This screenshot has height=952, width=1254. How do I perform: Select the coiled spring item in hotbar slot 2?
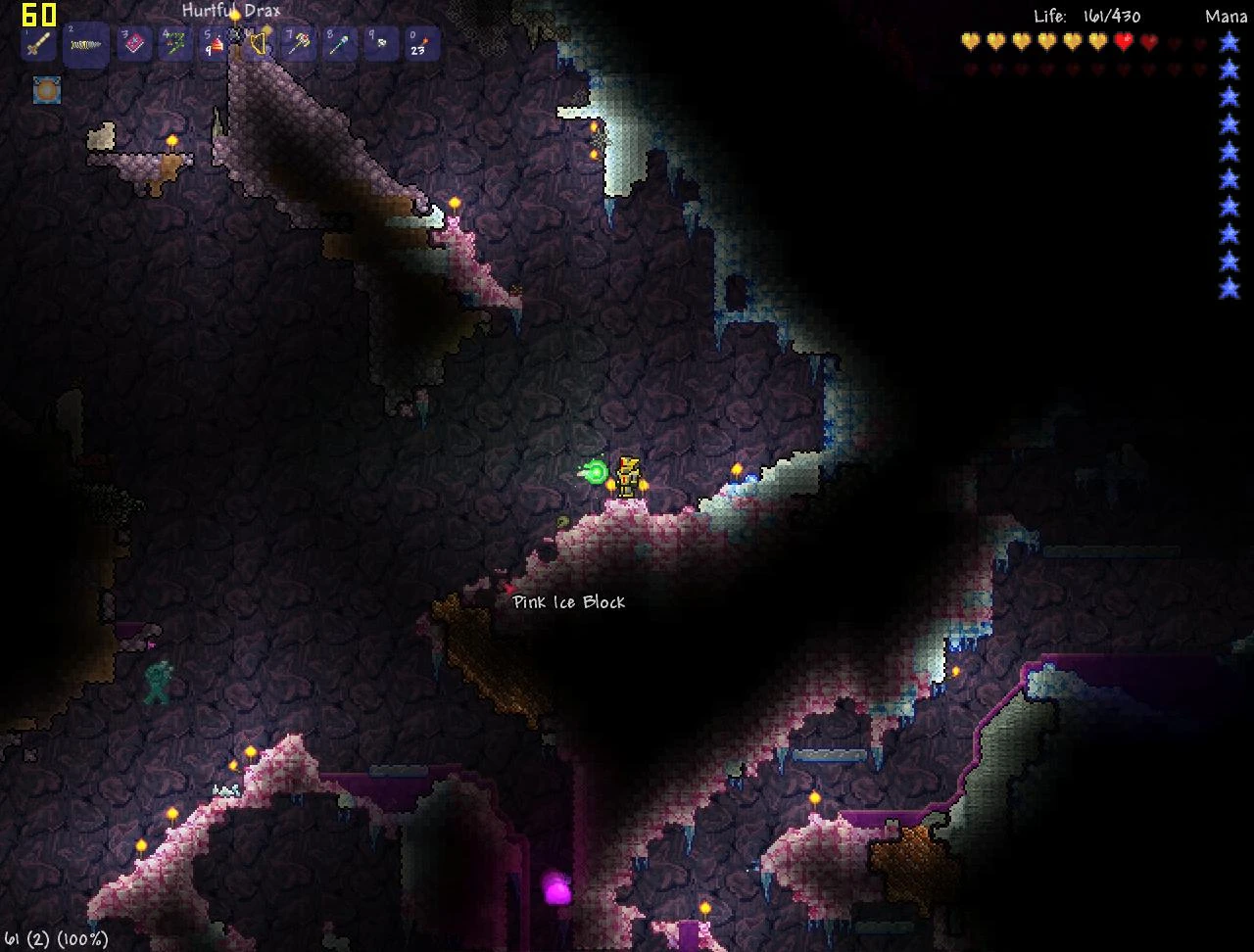click(86, 44)
